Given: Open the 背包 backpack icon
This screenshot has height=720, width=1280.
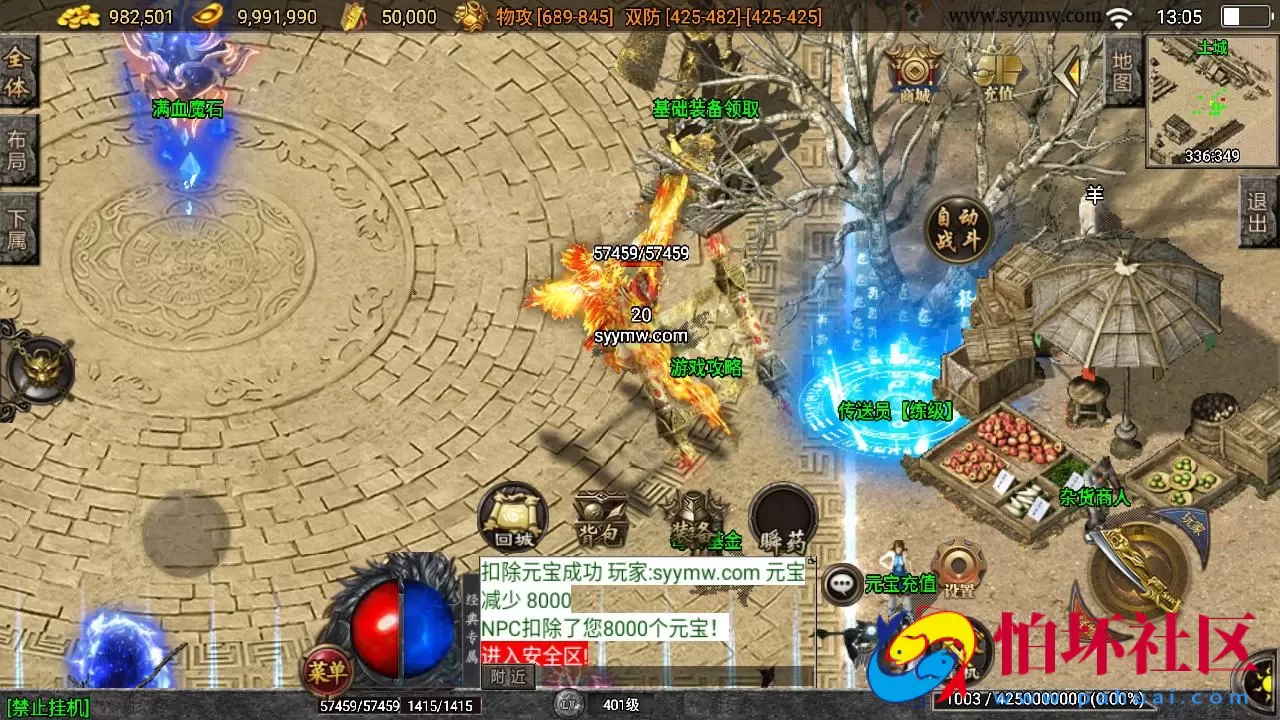Looking at the screenshot, I should [x=599, y=515].
